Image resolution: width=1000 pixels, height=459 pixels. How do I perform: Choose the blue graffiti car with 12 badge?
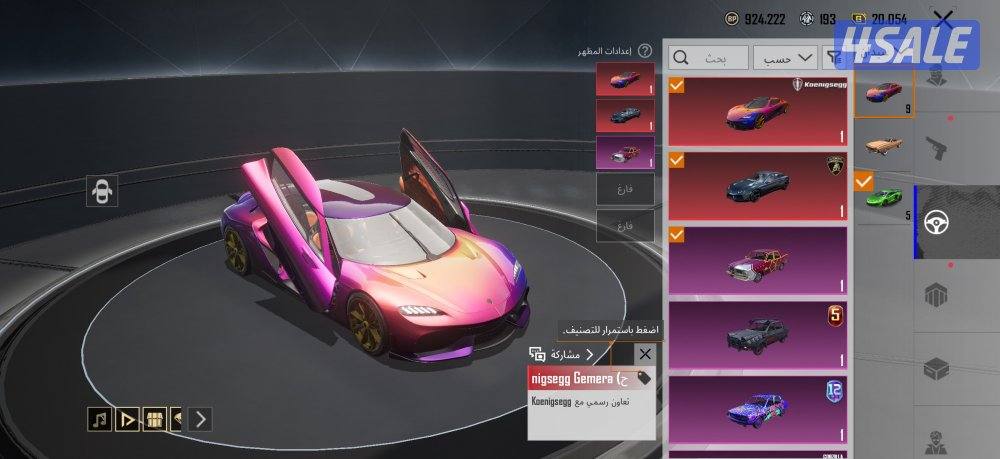coord(757,409)
